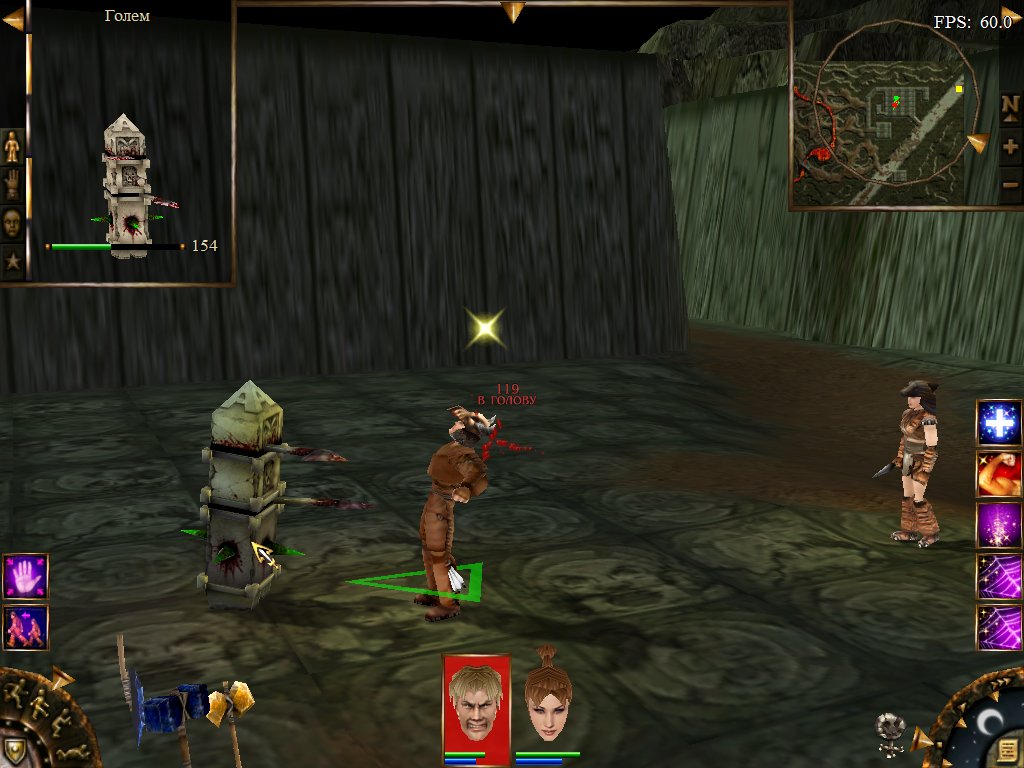Screen dimensions: 1024x768
Task: Collapse the golem target panel with arrow
Action: pos(13,19)
